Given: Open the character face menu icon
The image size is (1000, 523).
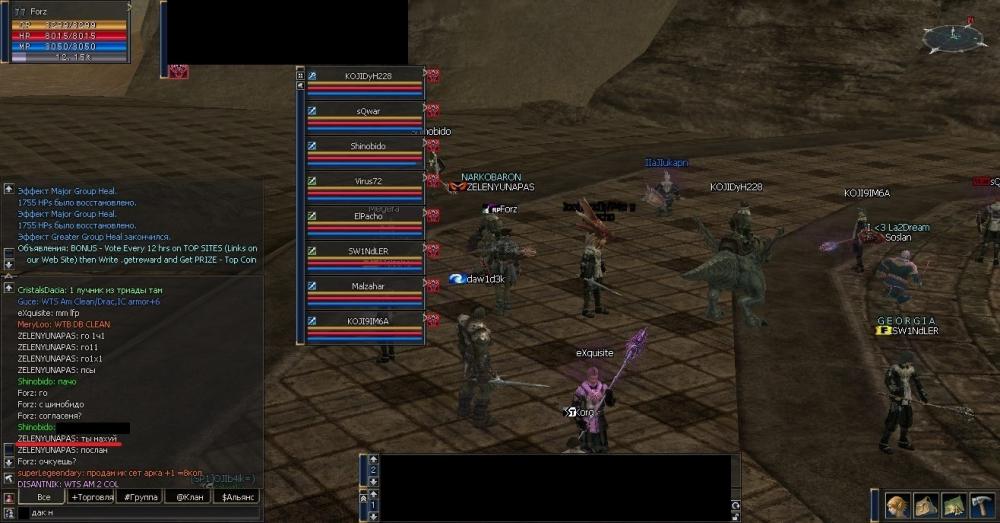Looking at the screenshot, I should coord(897,504).
